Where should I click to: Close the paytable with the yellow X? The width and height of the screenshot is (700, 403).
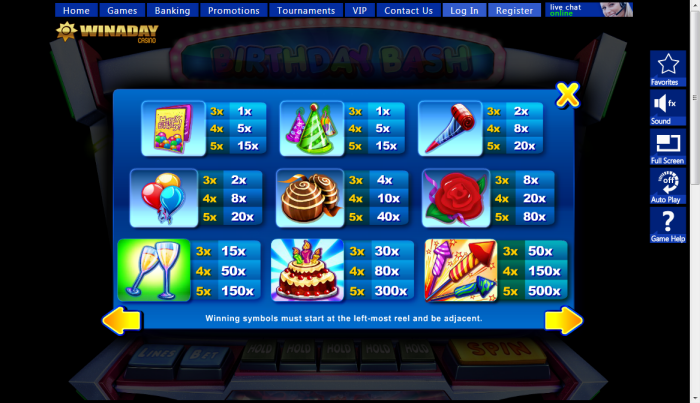click(567, 95)
